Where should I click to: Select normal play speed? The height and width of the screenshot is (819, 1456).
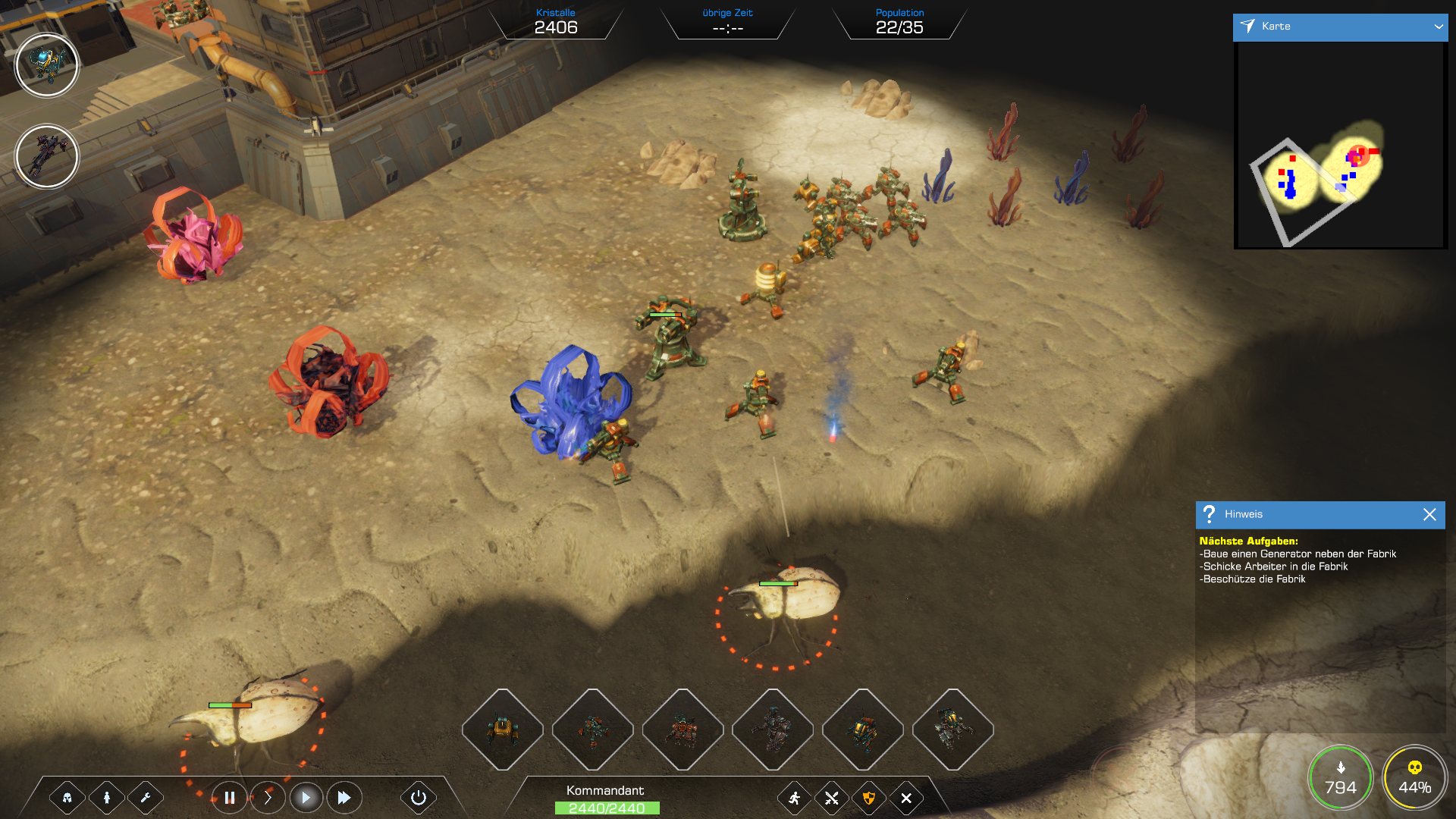[x=306, y=798]
